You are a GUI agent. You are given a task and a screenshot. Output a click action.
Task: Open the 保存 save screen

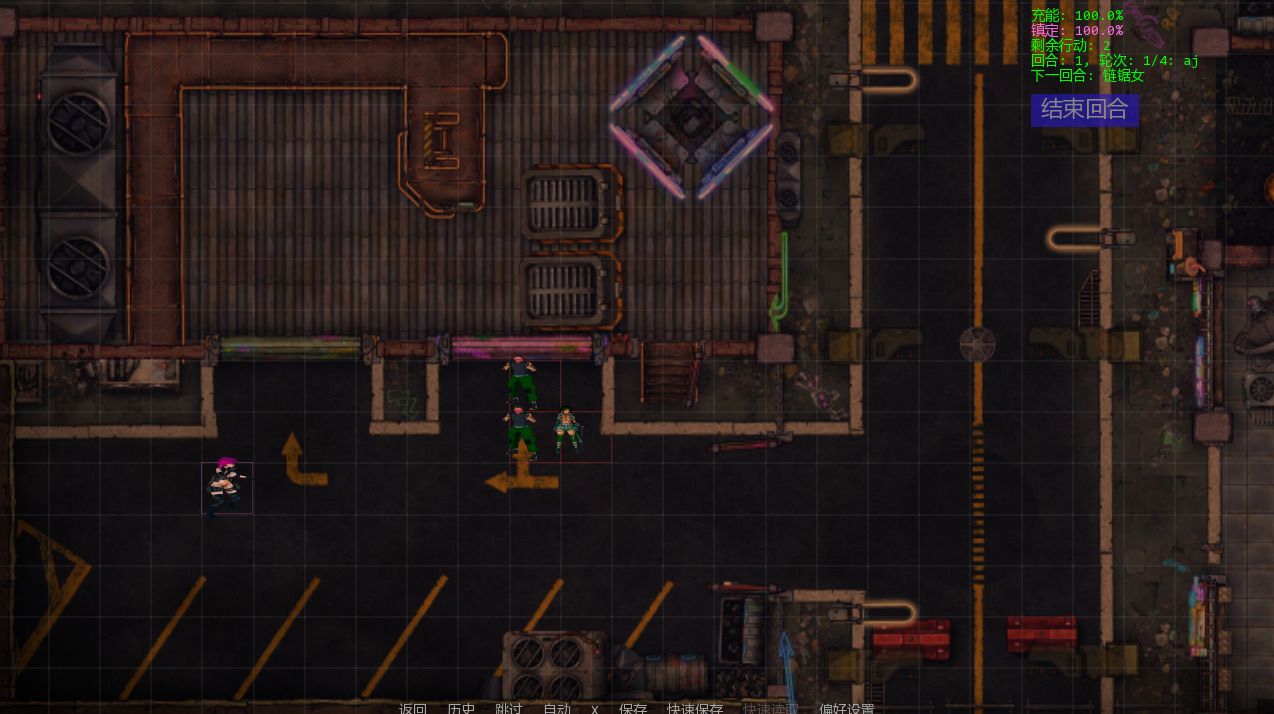point(633,708)
